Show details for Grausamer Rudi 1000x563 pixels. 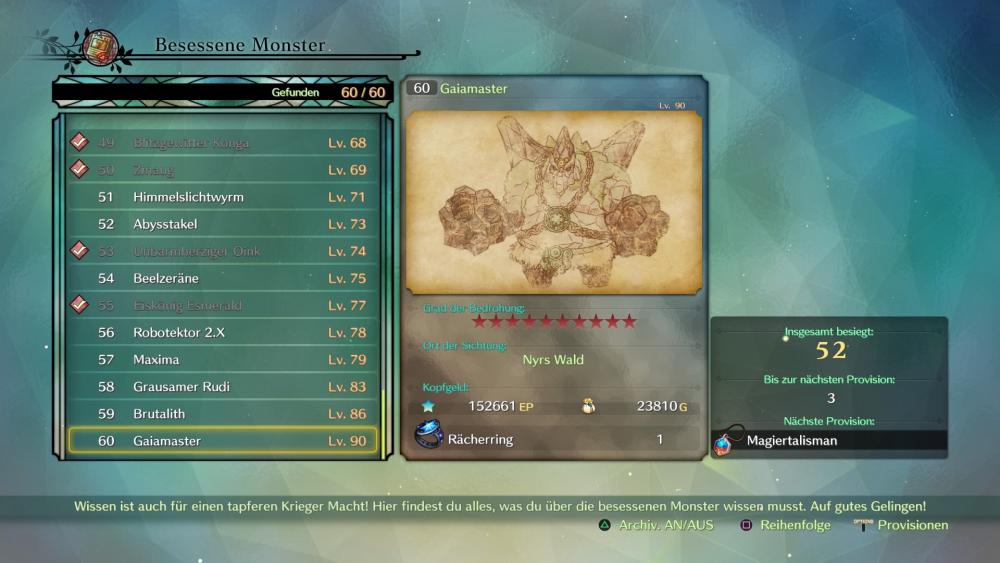tap(222, 386)
